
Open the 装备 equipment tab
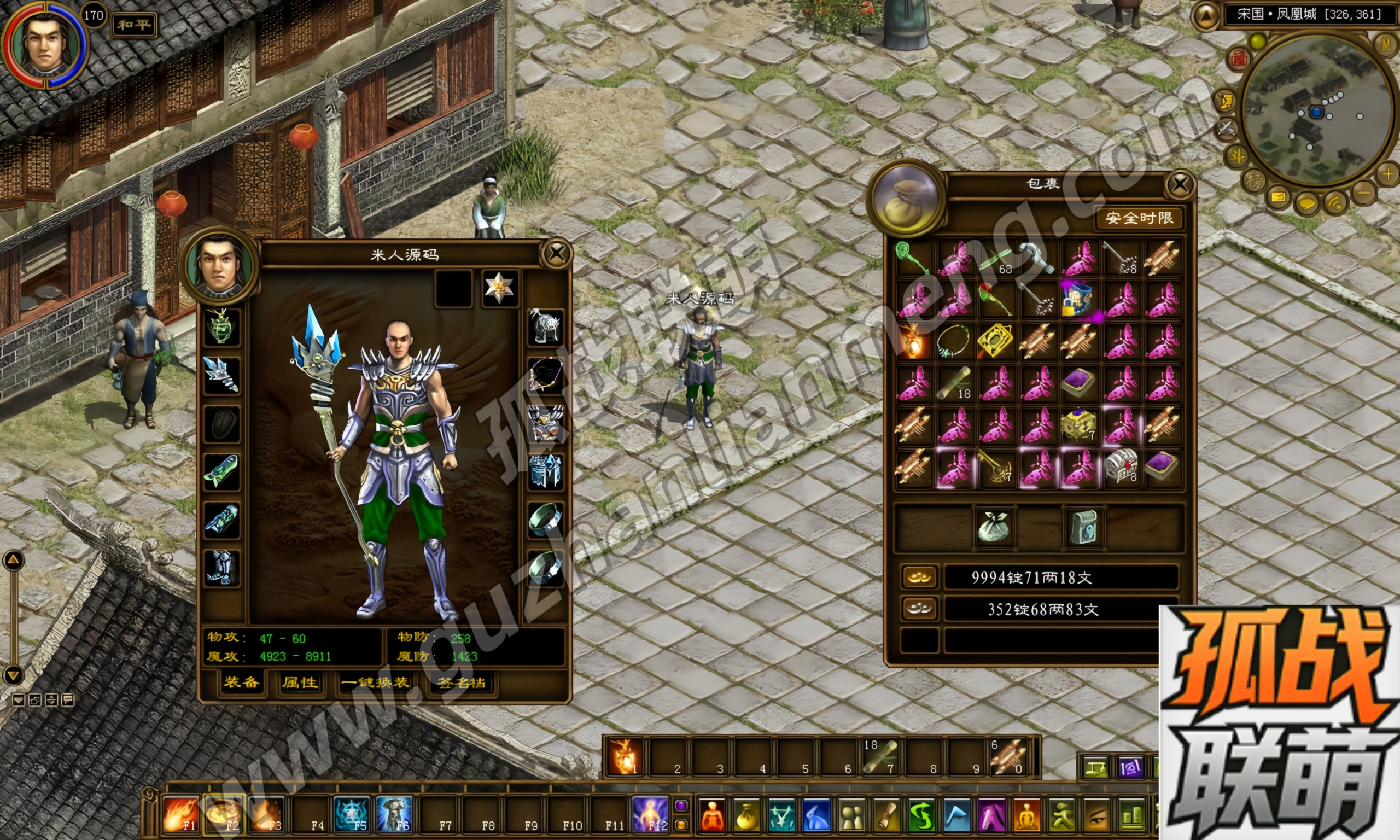click(x=241, y=682)
